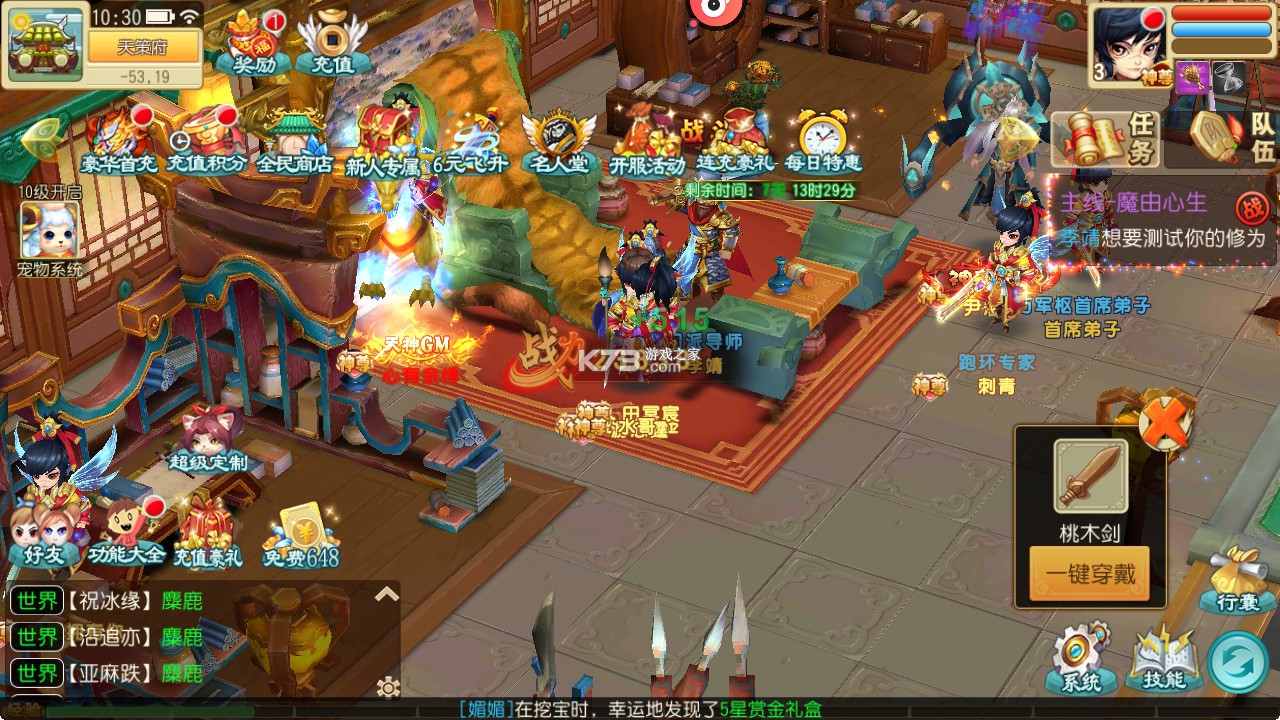
Task: Equip the 桃木剑 with 一键穿戴
Action: coord(1089,574)
